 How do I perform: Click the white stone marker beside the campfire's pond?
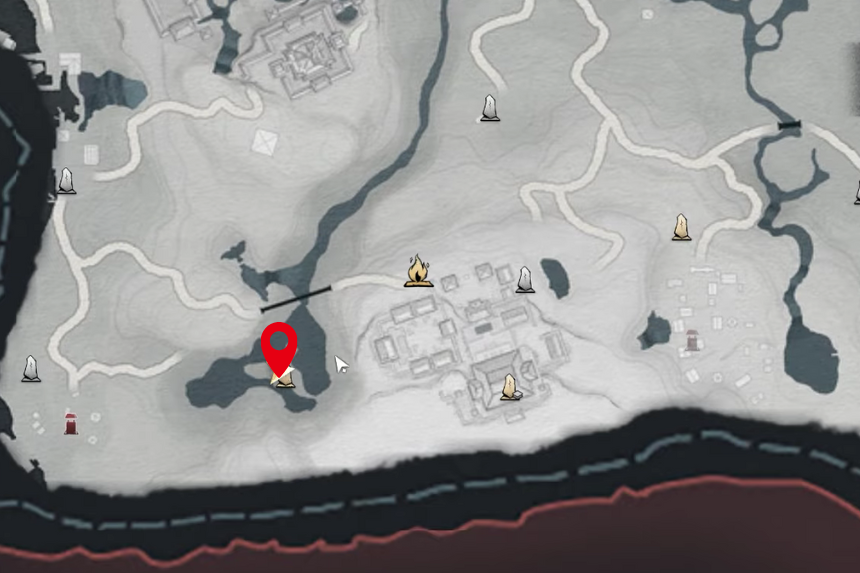[524, 280]
